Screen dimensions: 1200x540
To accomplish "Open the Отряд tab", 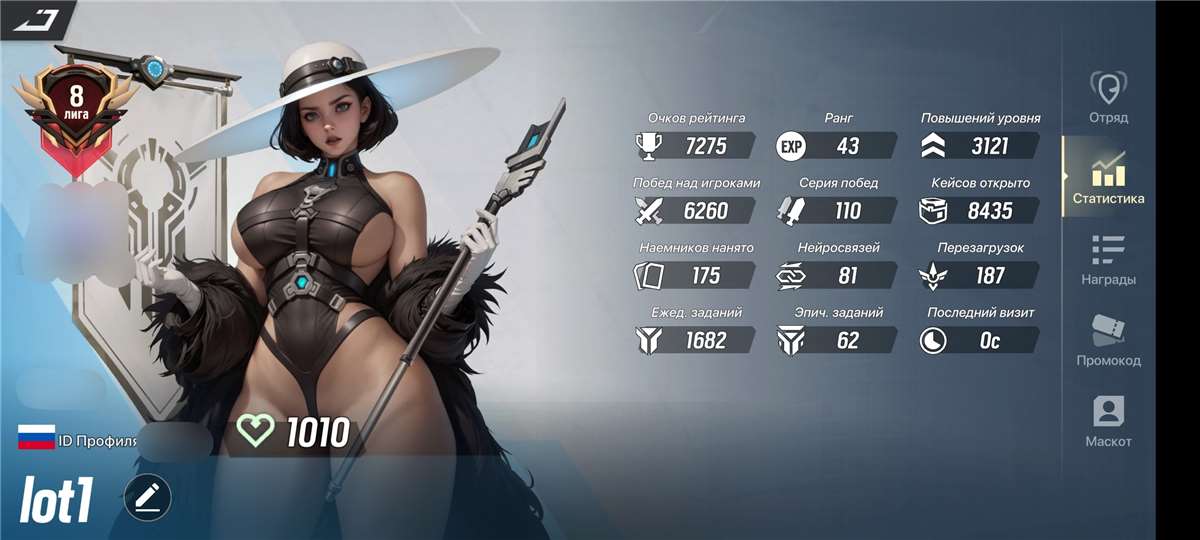I will tap(1108, 98).
